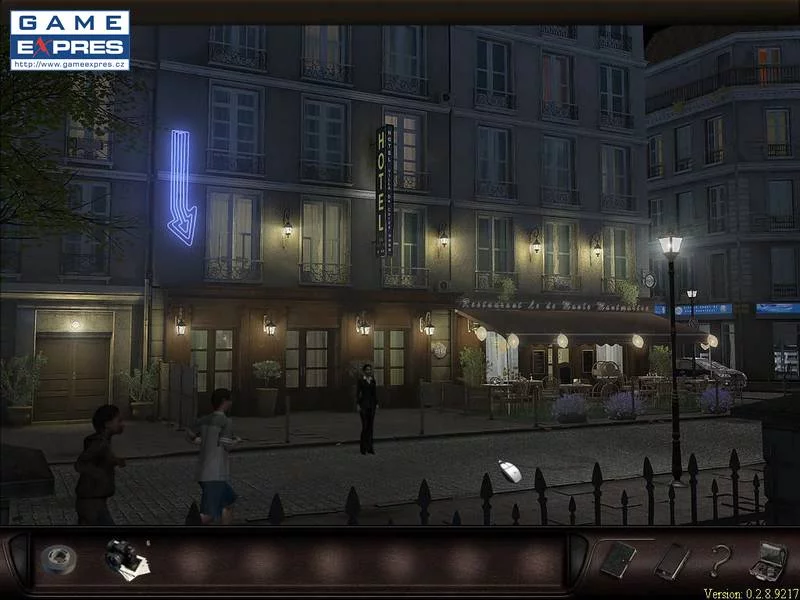The width and height of the screenshot is (800, 600).
Task: Click the Game Expres watermark logo
Action: (70, 40)
